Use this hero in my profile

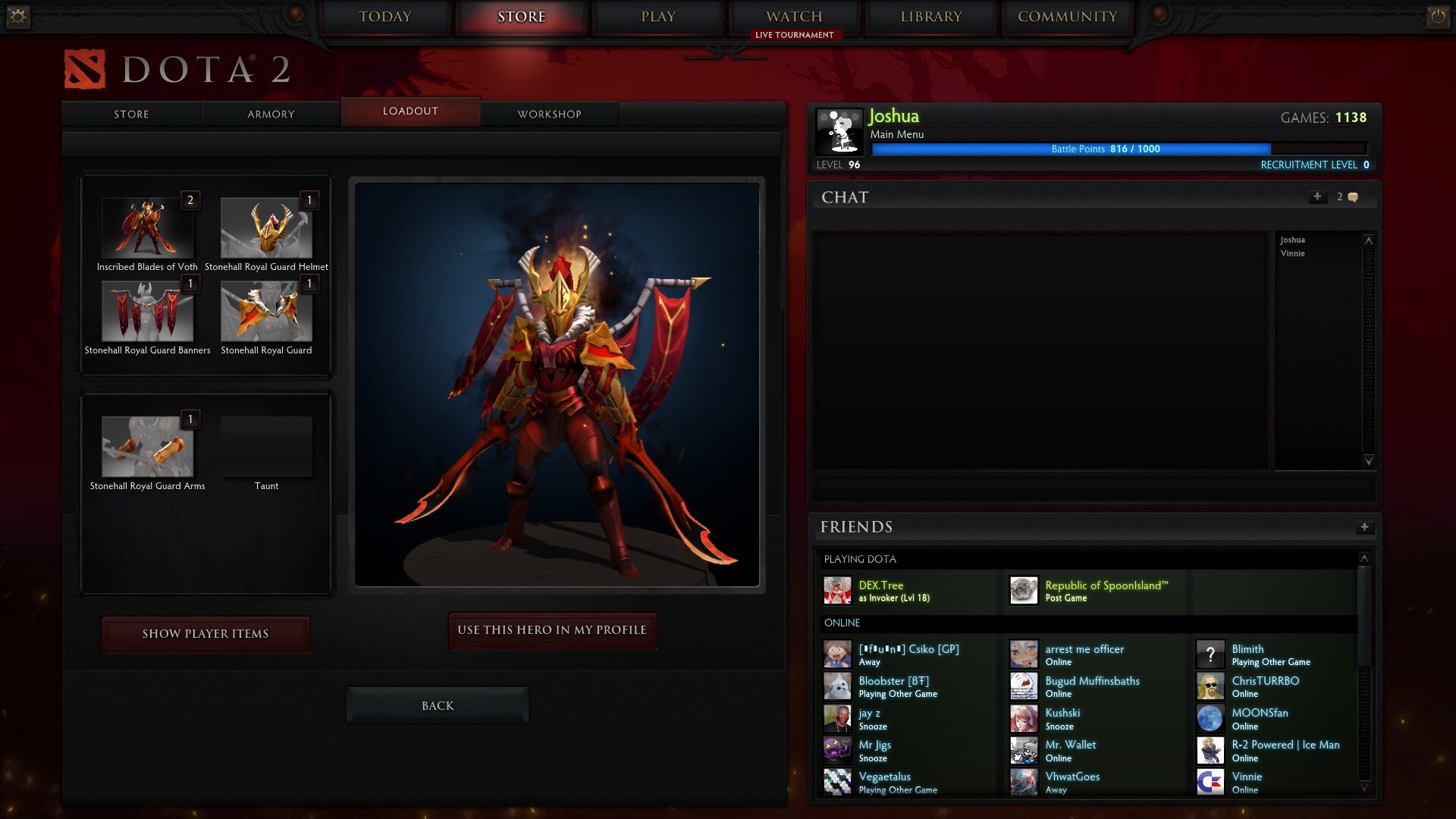[552, 630]
